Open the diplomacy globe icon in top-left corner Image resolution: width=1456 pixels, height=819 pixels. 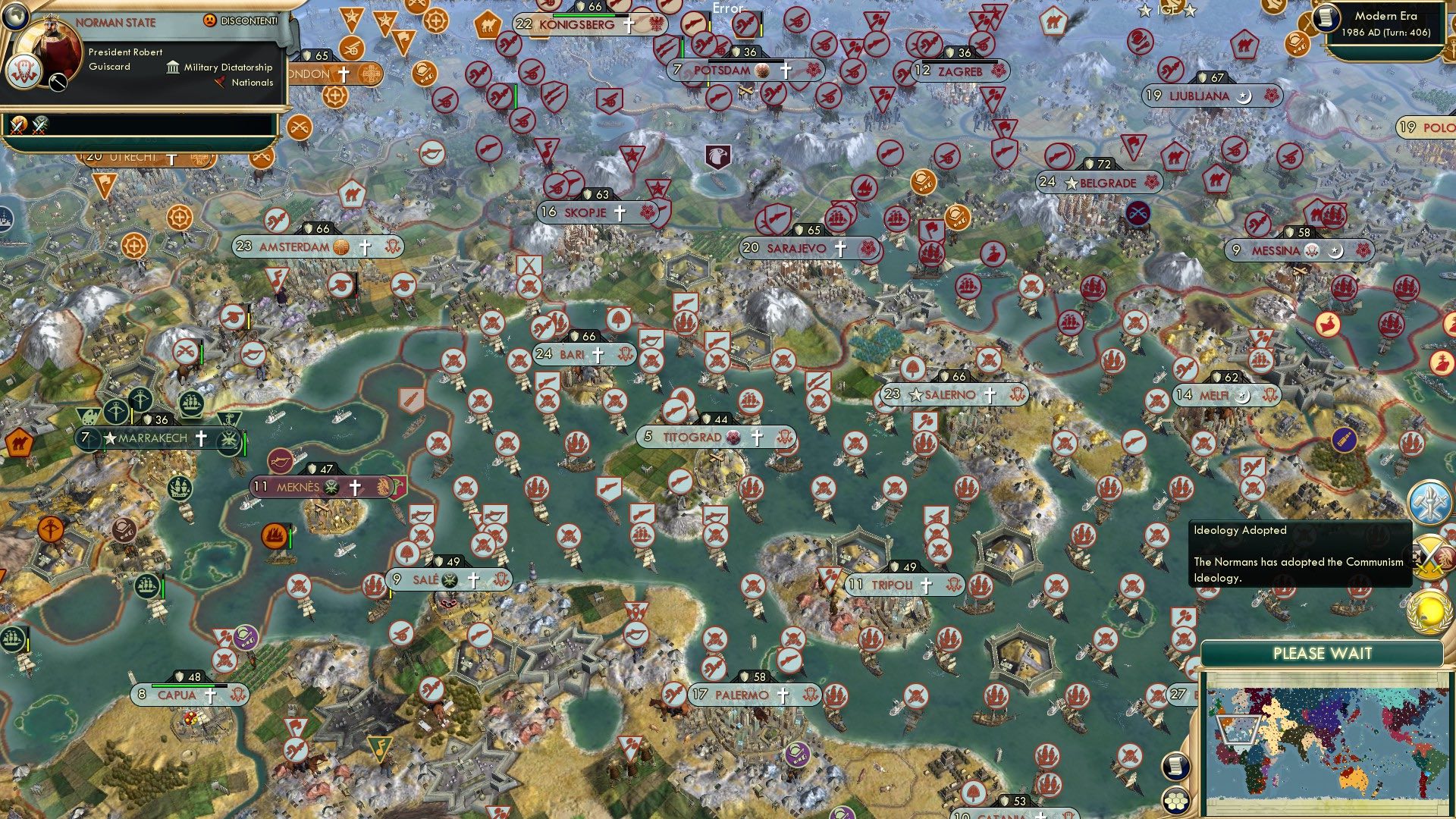coord(17,17)
